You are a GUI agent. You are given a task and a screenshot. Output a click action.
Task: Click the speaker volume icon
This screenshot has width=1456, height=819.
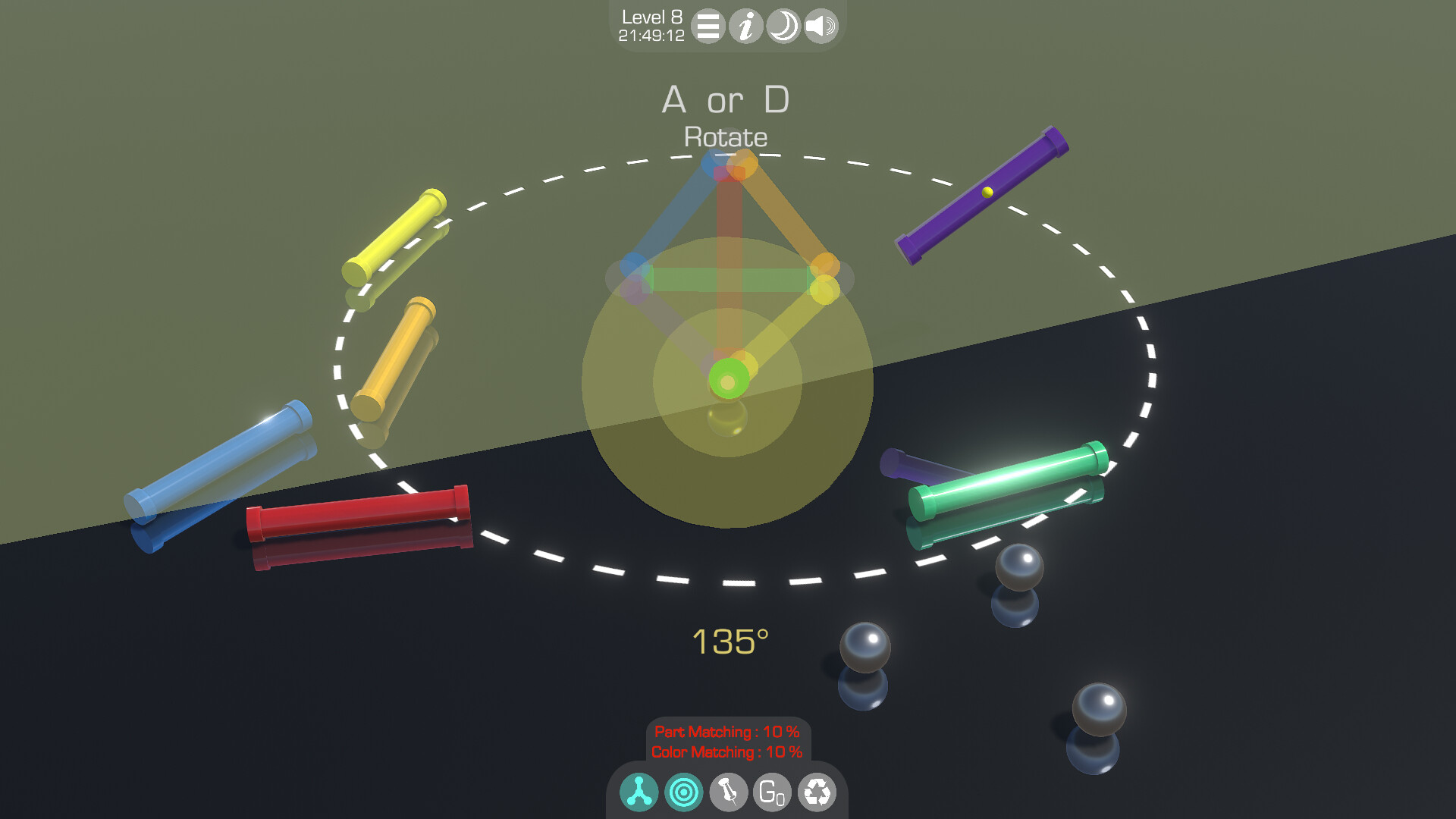coord(820,27)
